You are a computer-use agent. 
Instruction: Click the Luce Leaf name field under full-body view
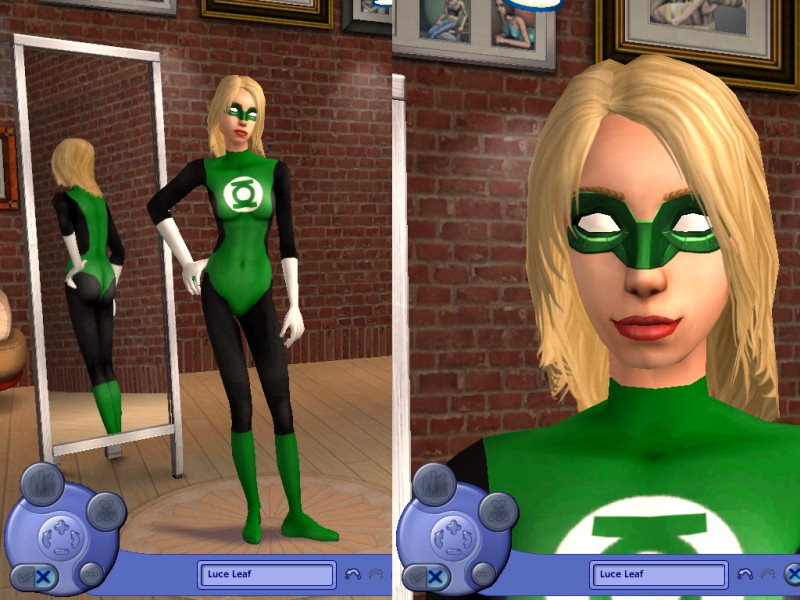click(267, 575)
